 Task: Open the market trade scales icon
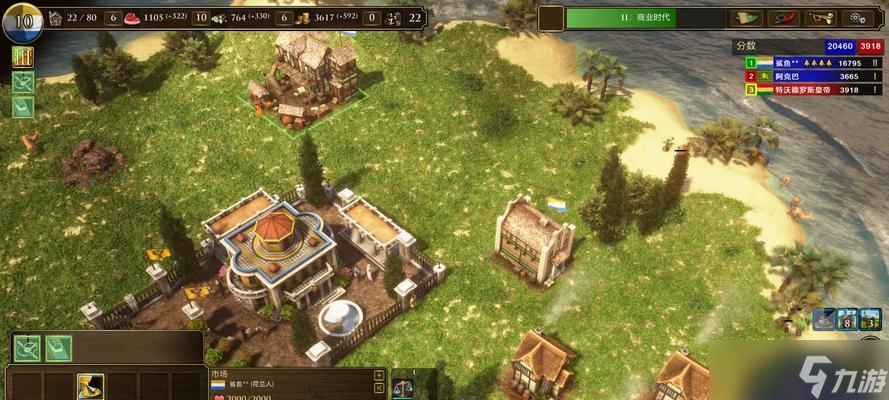(404, 386)
